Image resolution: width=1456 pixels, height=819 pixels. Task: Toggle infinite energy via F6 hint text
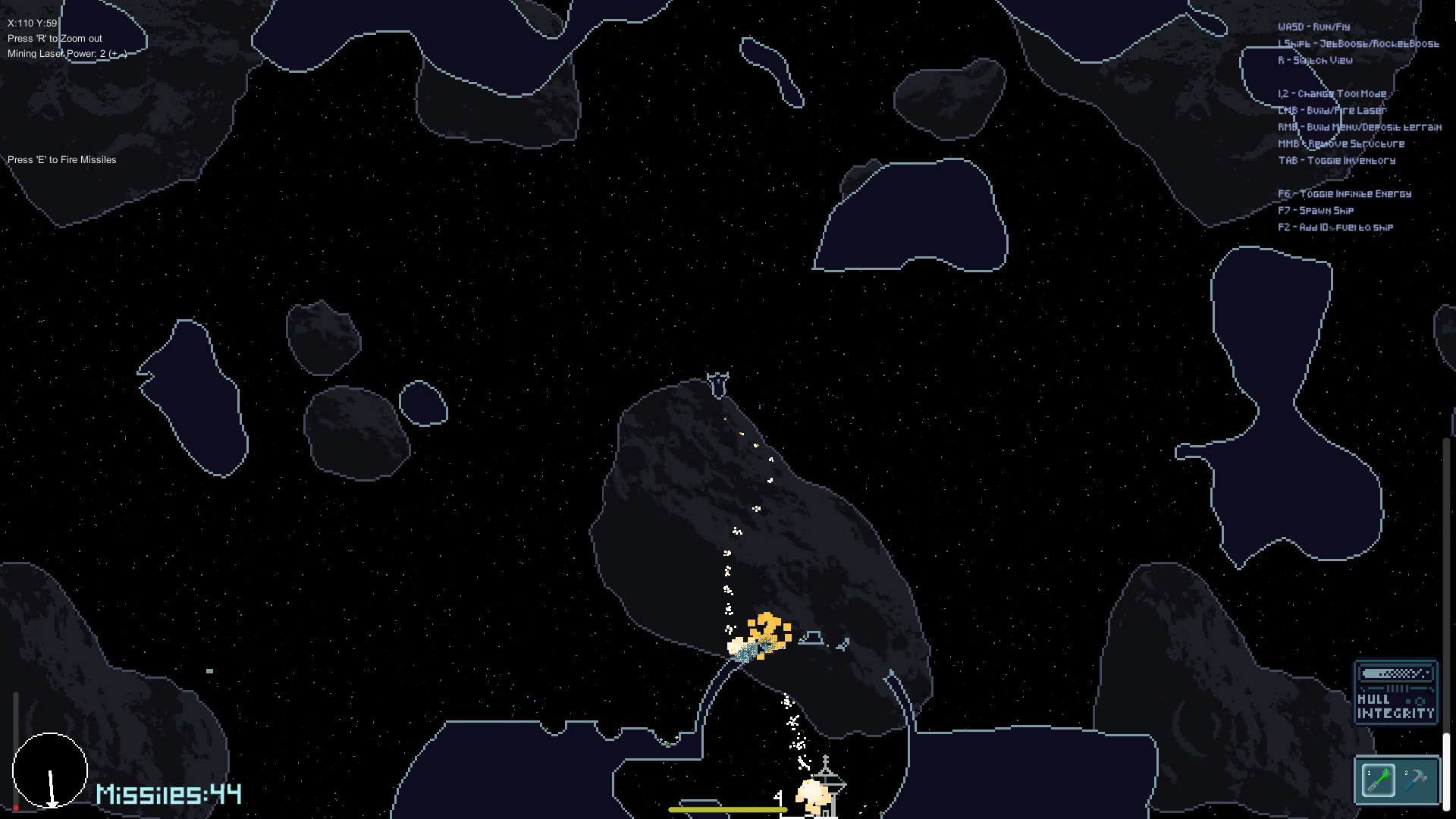coord(1344,193)
